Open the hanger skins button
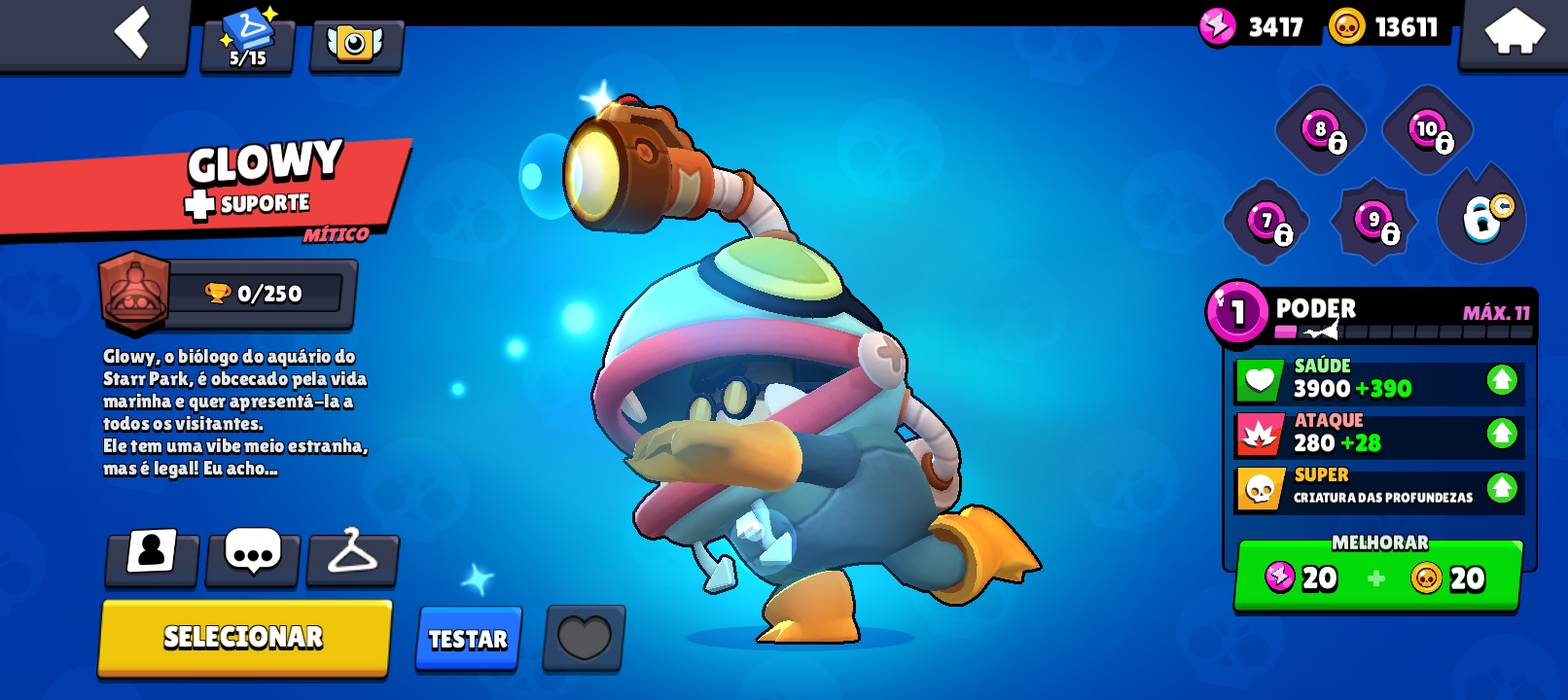The height and width of the screenshot is (700, 1568). click(352, 555)
